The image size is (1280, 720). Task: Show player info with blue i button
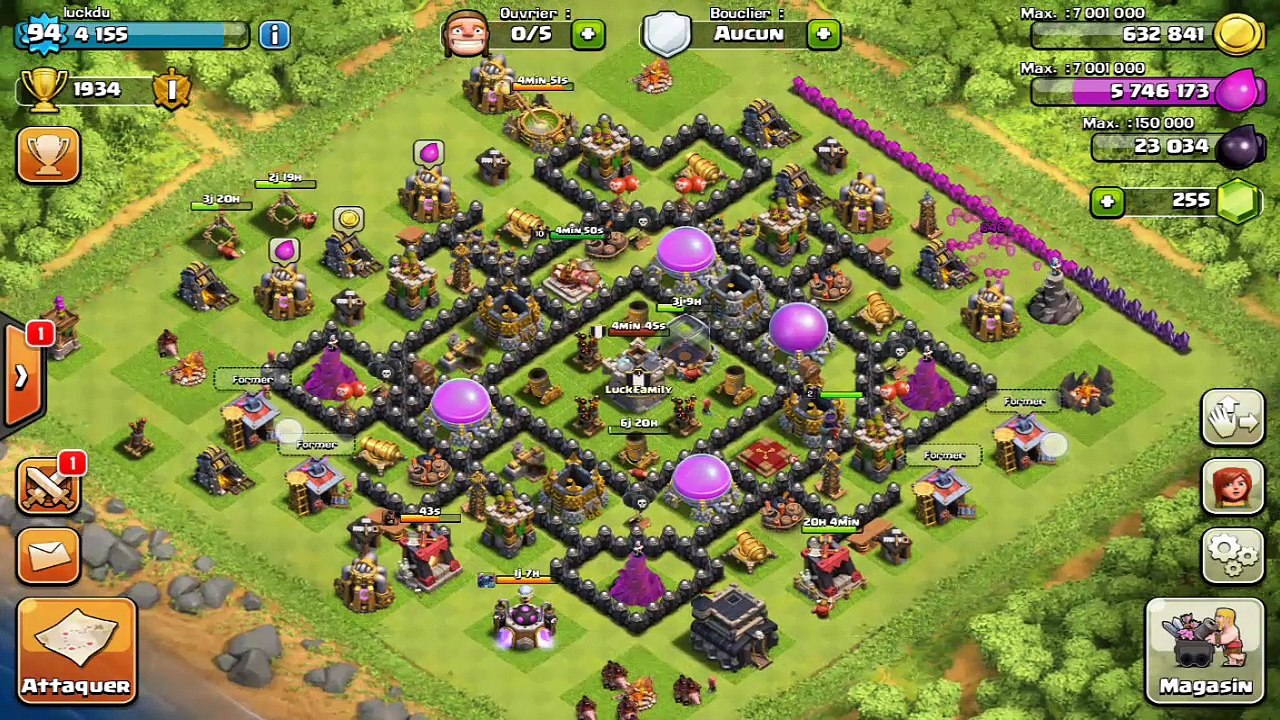pyautogui.click(x=274, y=34)
